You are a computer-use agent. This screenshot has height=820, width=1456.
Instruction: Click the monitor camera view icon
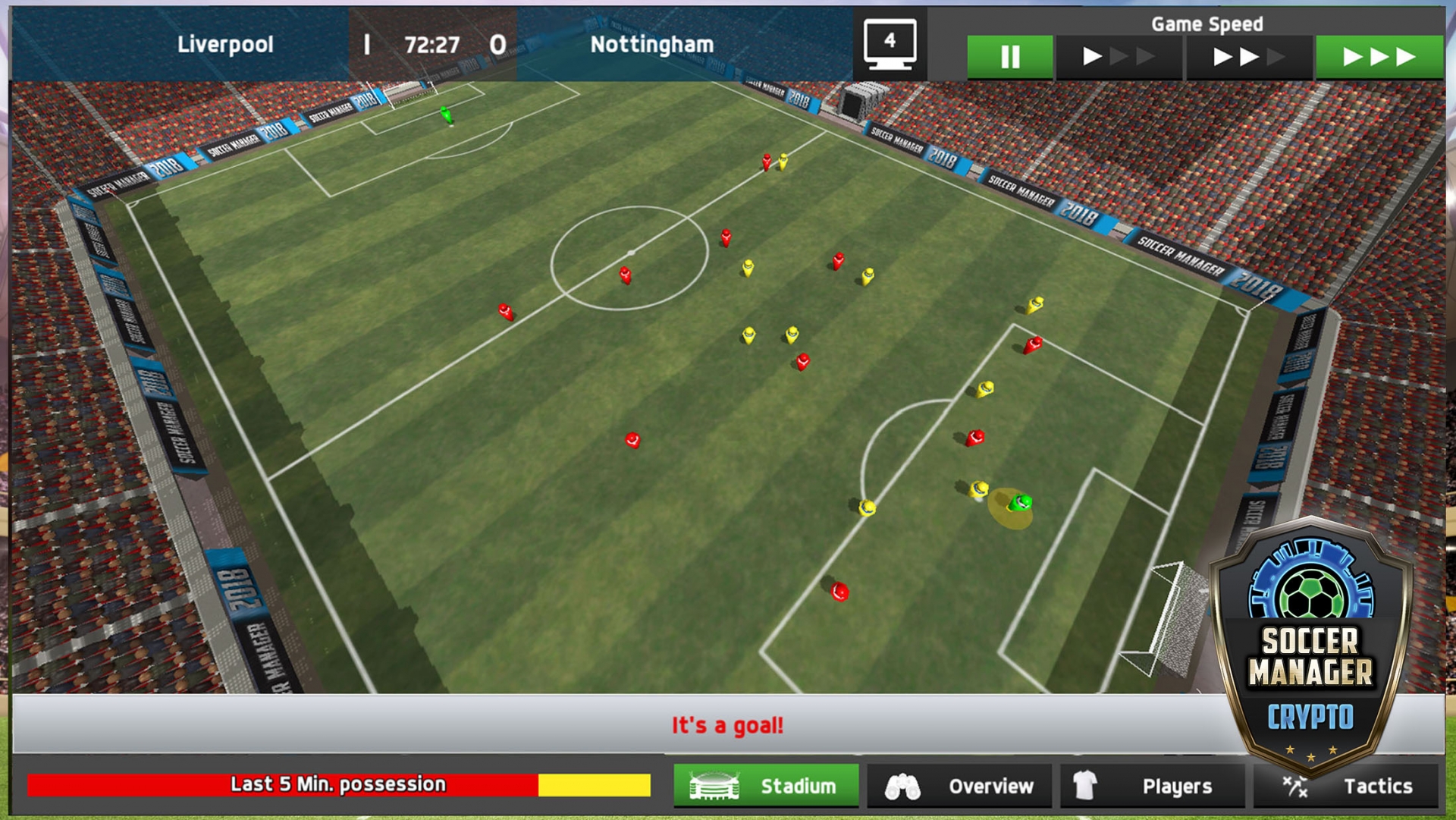(890, 45)
